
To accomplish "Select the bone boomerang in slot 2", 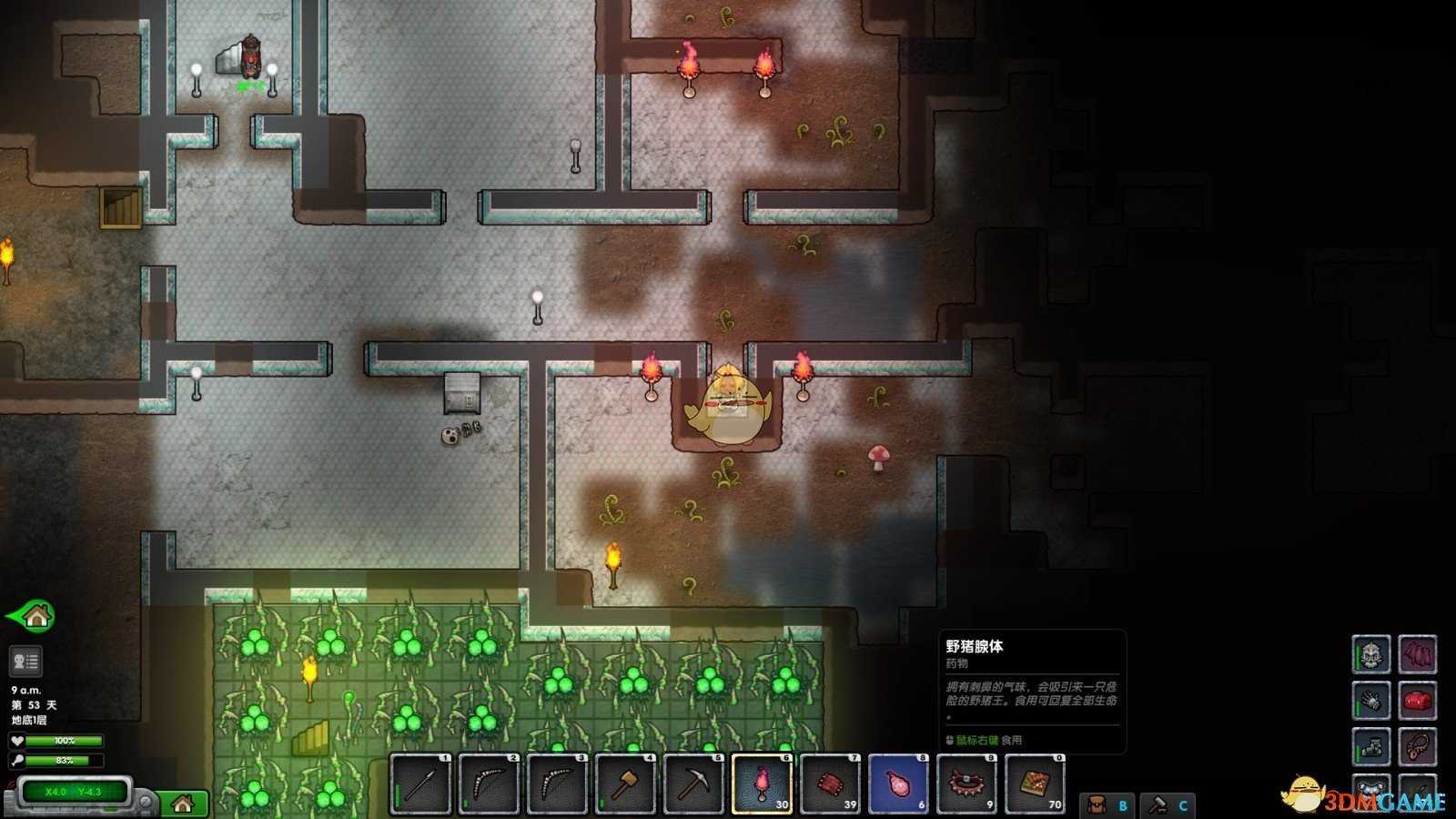I will (489, 784).
